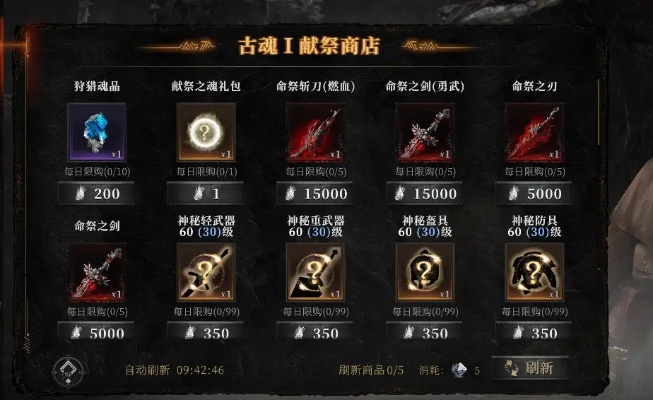Select the 狩猎魂晶 blue crystal item
This screenshot has height=400, width=653.
(97, 133)
